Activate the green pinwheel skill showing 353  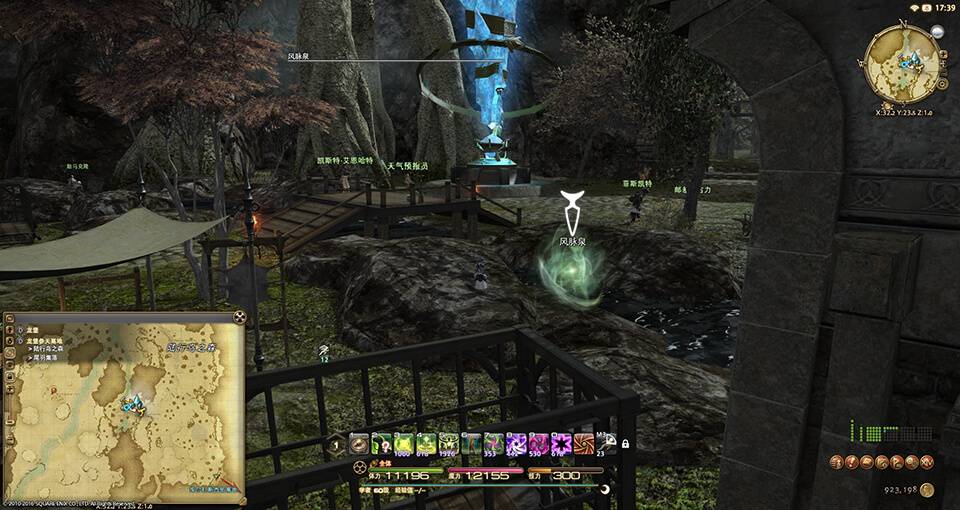493,444
